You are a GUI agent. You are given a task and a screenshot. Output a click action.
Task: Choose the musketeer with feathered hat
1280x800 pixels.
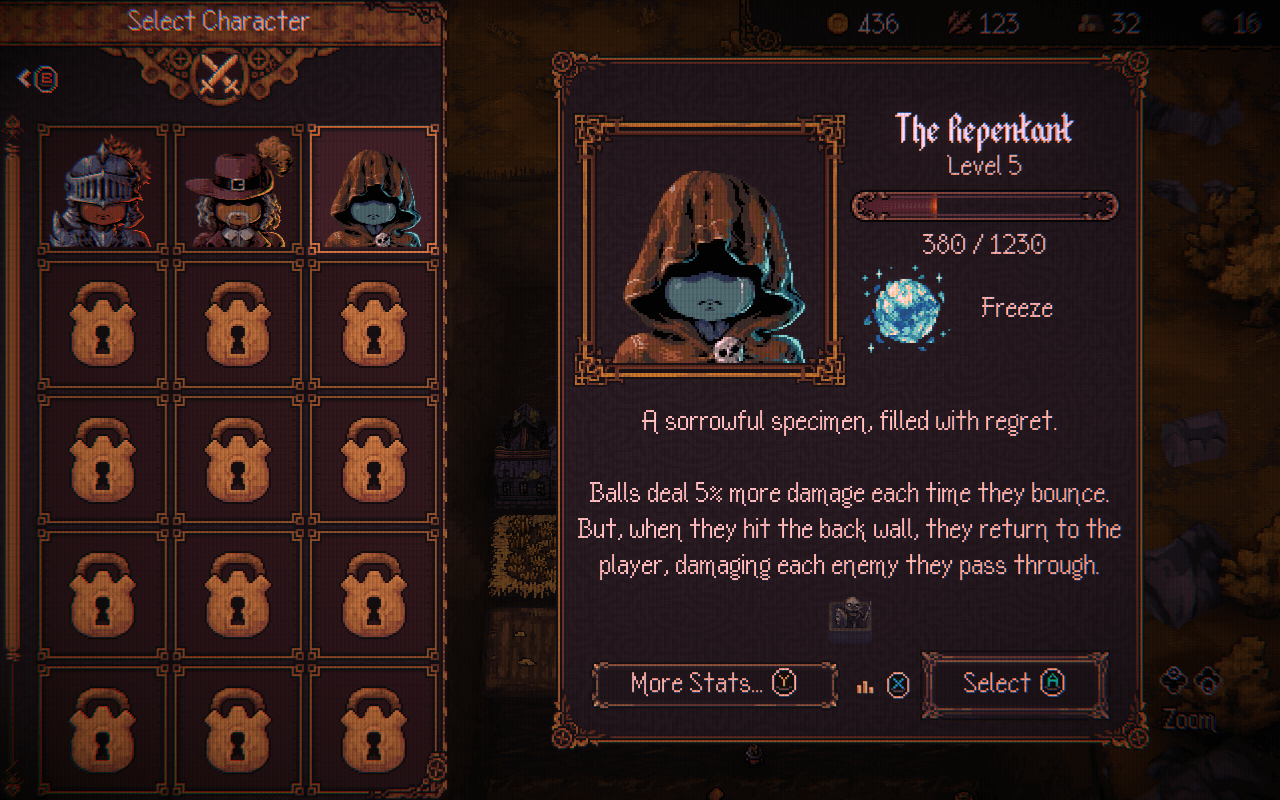pyautogui.click(x=239, y=188)
